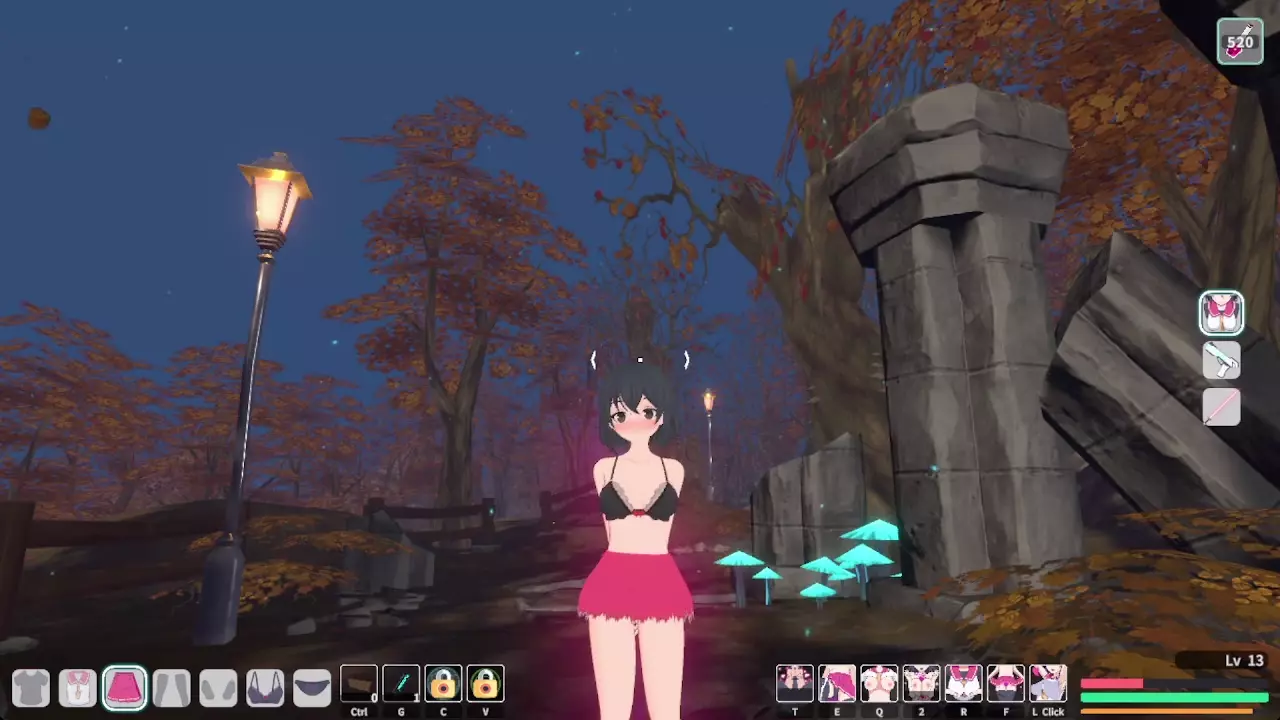Click the highlighted pink skirt slot
This screenshot has width=1280, height=720.
pyautogui.click(x=125, y=687)
